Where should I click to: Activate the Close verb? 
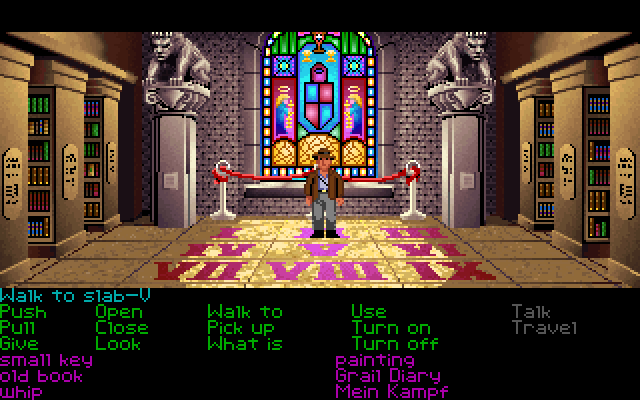click(122, 328)
